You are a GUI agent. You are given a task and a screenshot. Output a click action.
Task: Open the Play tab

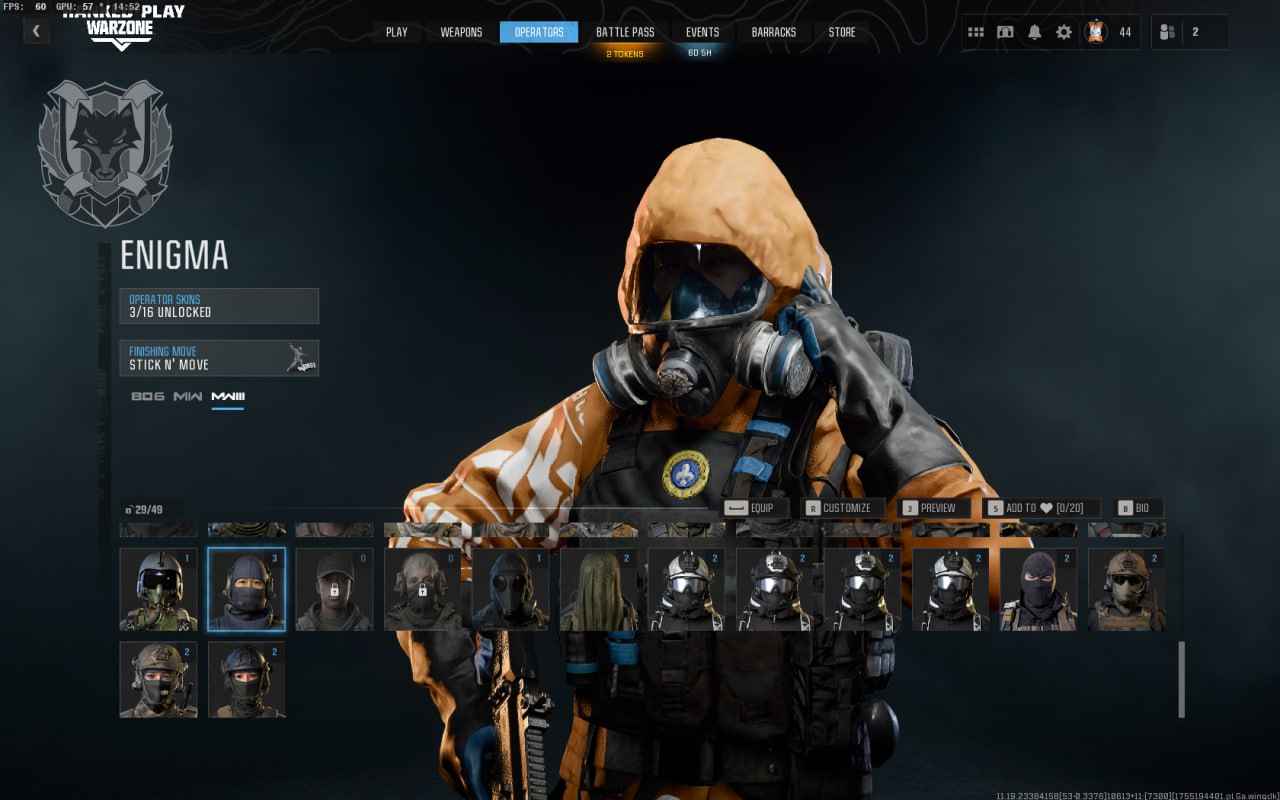click(x=397, y=32)
